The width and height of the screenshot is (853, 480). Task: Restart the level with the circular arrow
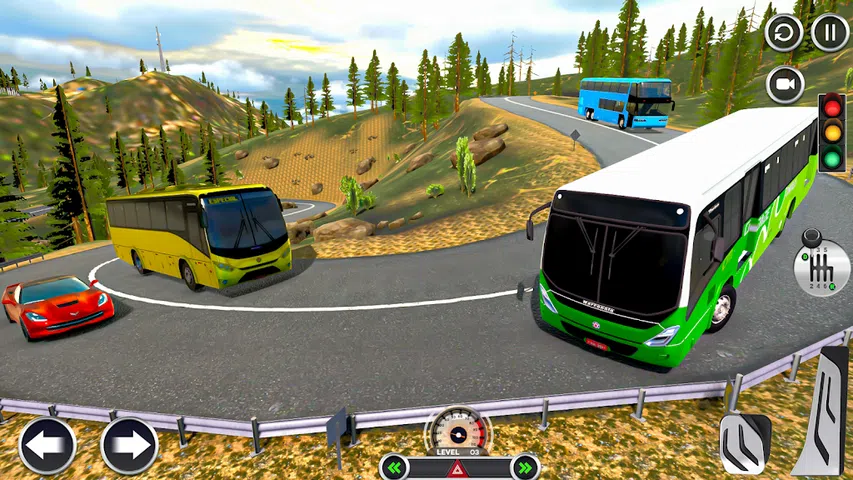coord(784,33)
